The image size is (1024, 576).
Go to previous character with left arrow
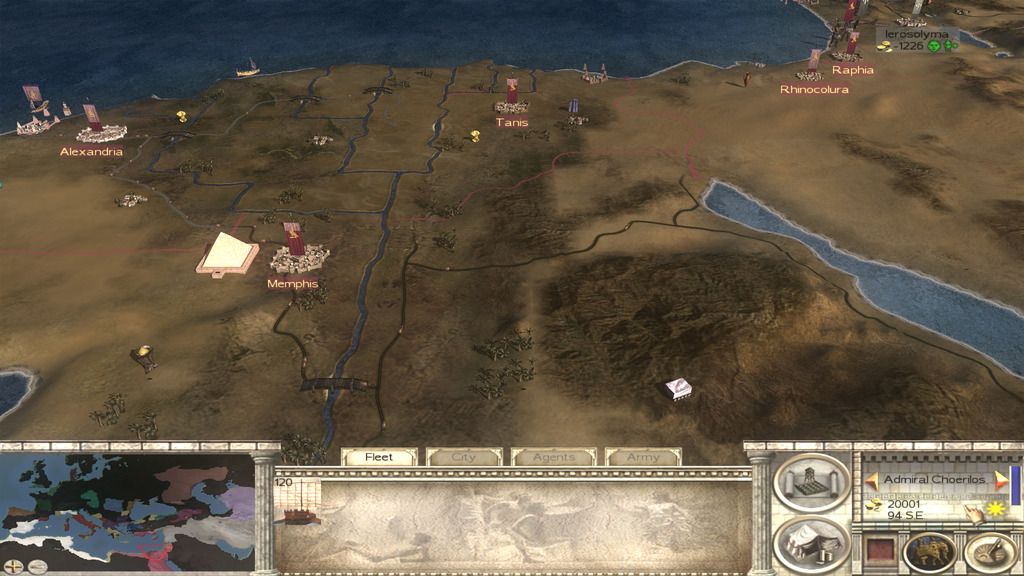(871, 481)
